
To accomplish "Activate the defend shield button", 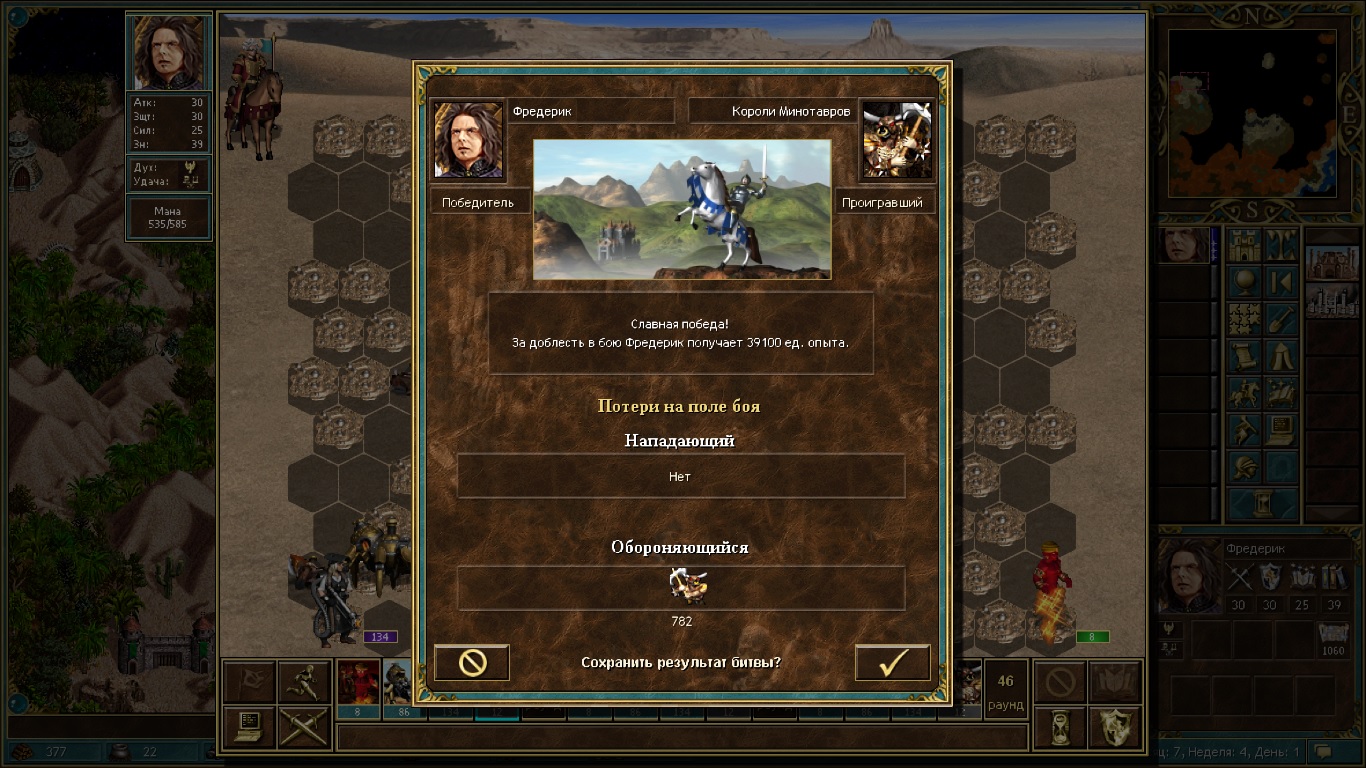I will (x=1114, y=727).
